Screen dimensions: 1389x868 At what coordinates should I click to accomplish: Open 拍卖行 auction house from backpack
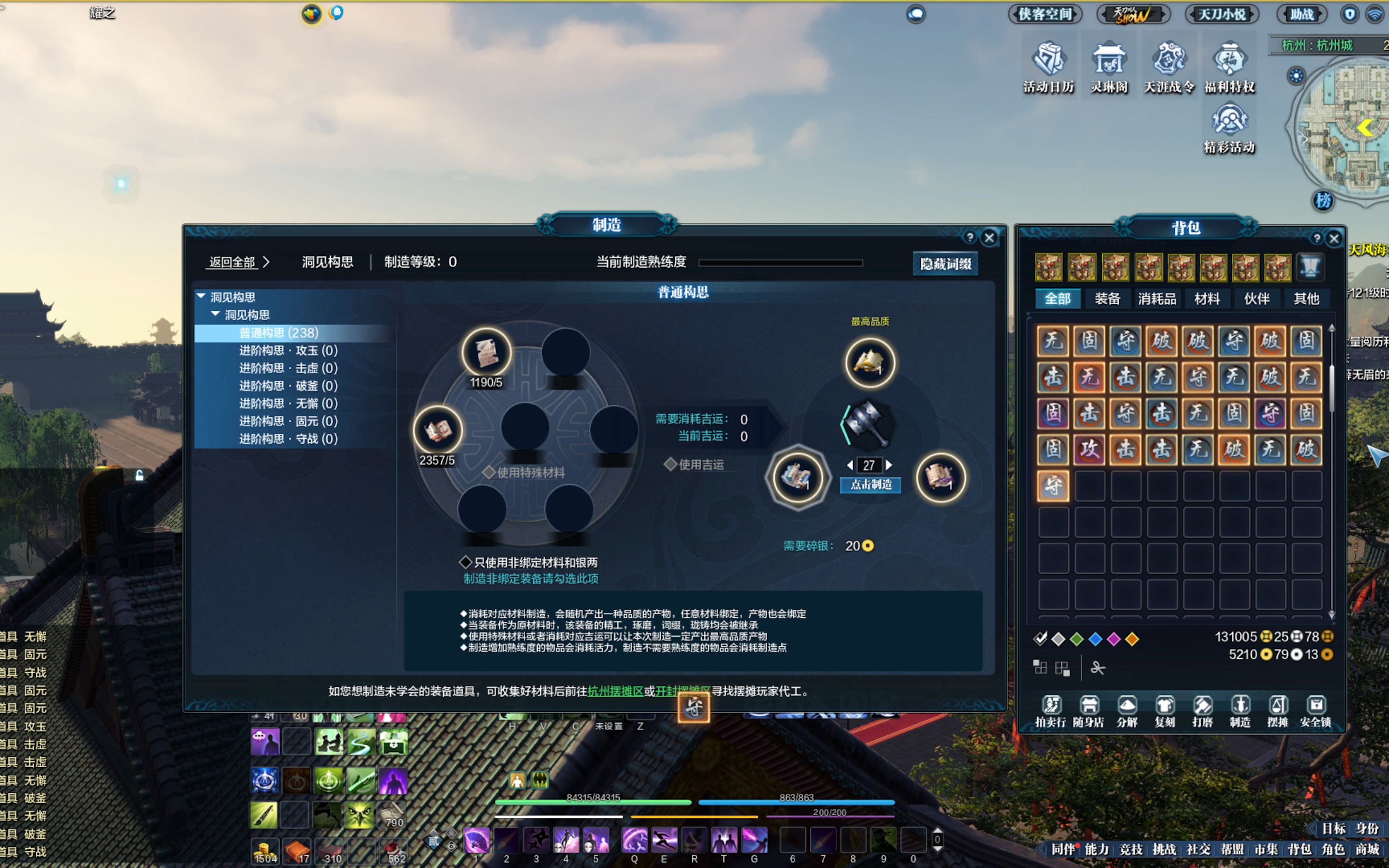tap(1050, 711)
